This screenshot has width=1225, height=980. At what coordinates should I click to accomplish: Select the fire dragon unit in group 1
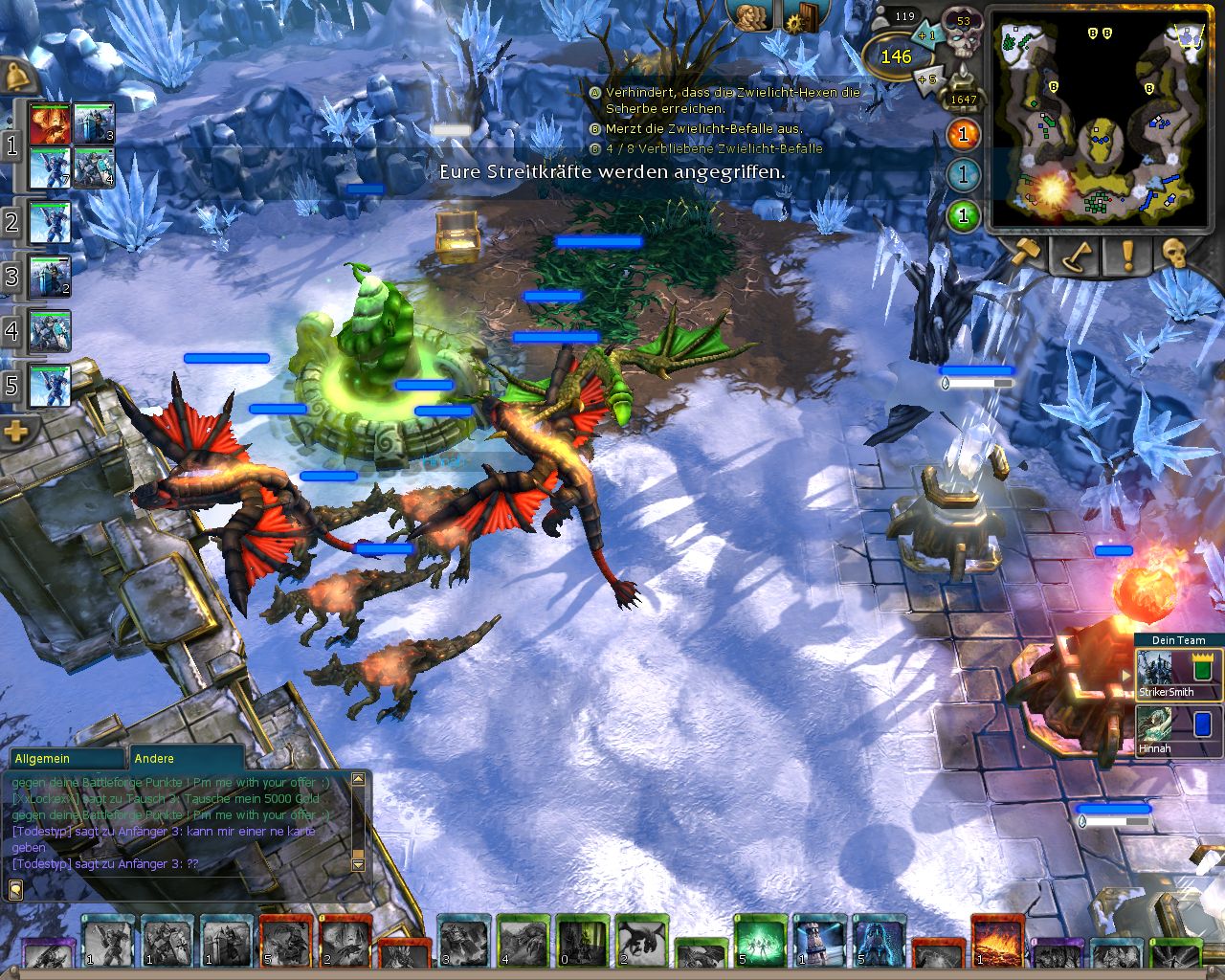[x=49, y=123]
